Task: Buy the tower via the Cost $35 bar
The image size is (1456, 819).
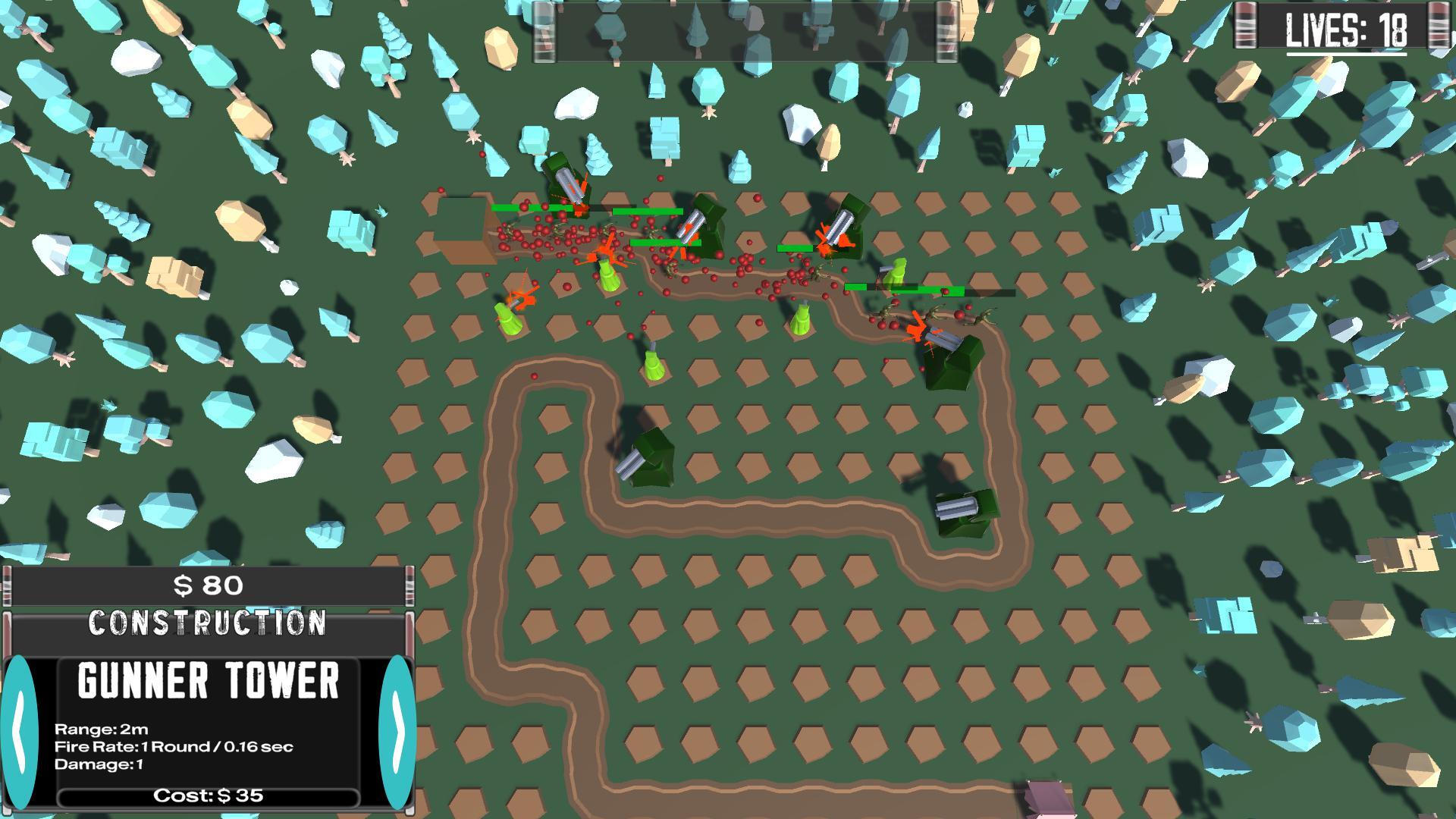Action: coord(208,796)
